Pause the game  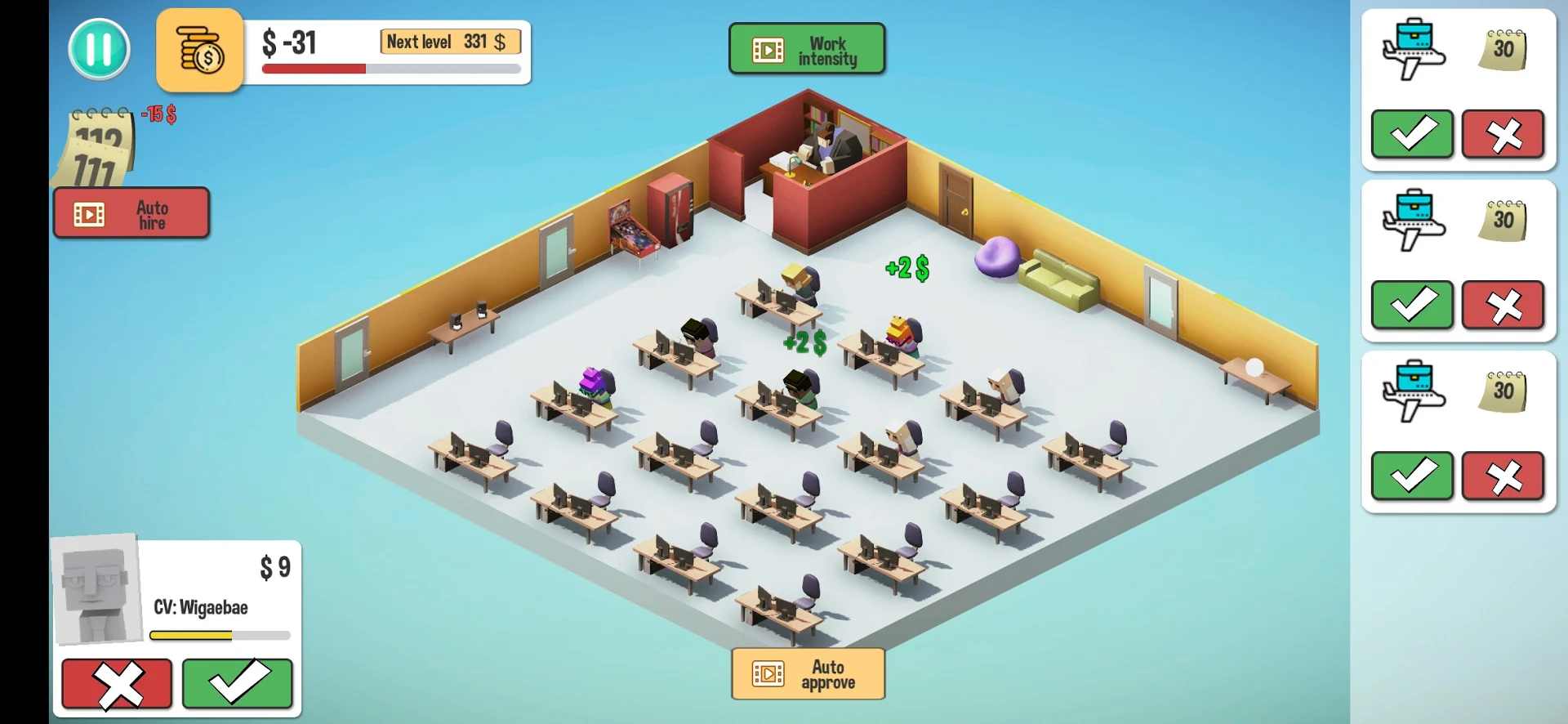pyautogui.click(x=99, y=50)
